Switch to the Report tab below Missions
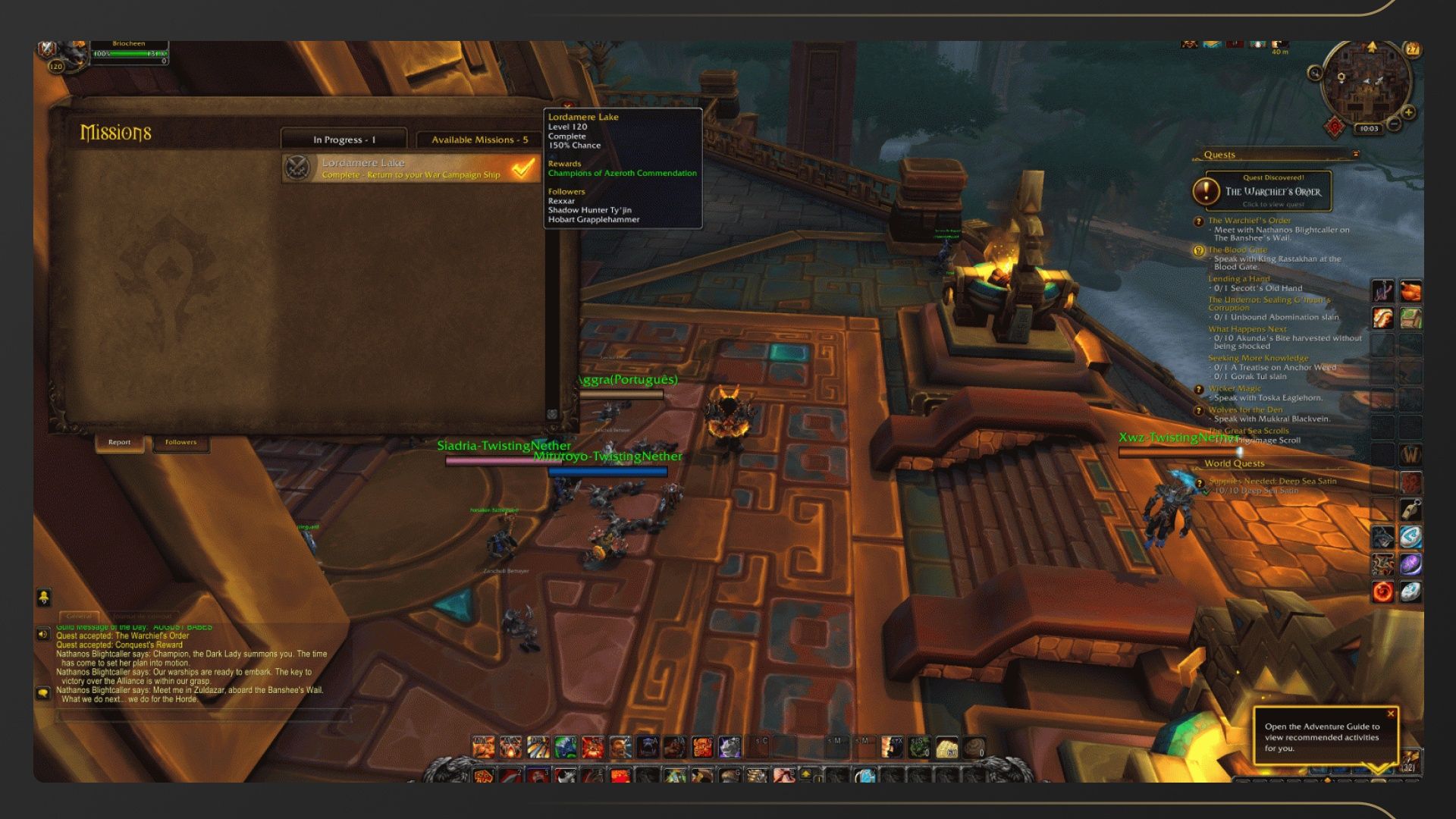The image size is (1456, 819). [119, 442]
